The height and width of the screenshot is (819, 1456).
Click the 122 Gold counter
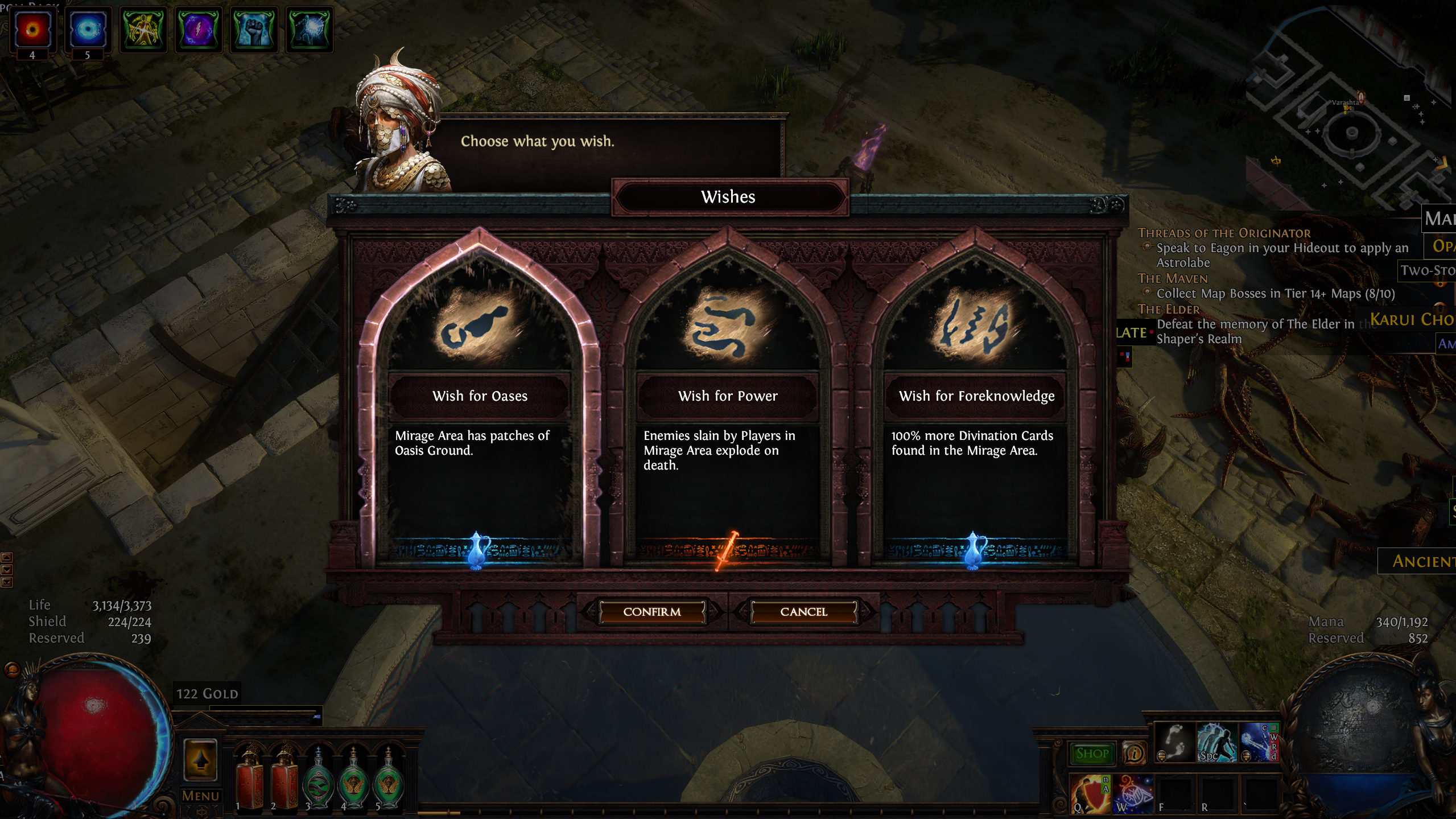[x=206, y=693]
